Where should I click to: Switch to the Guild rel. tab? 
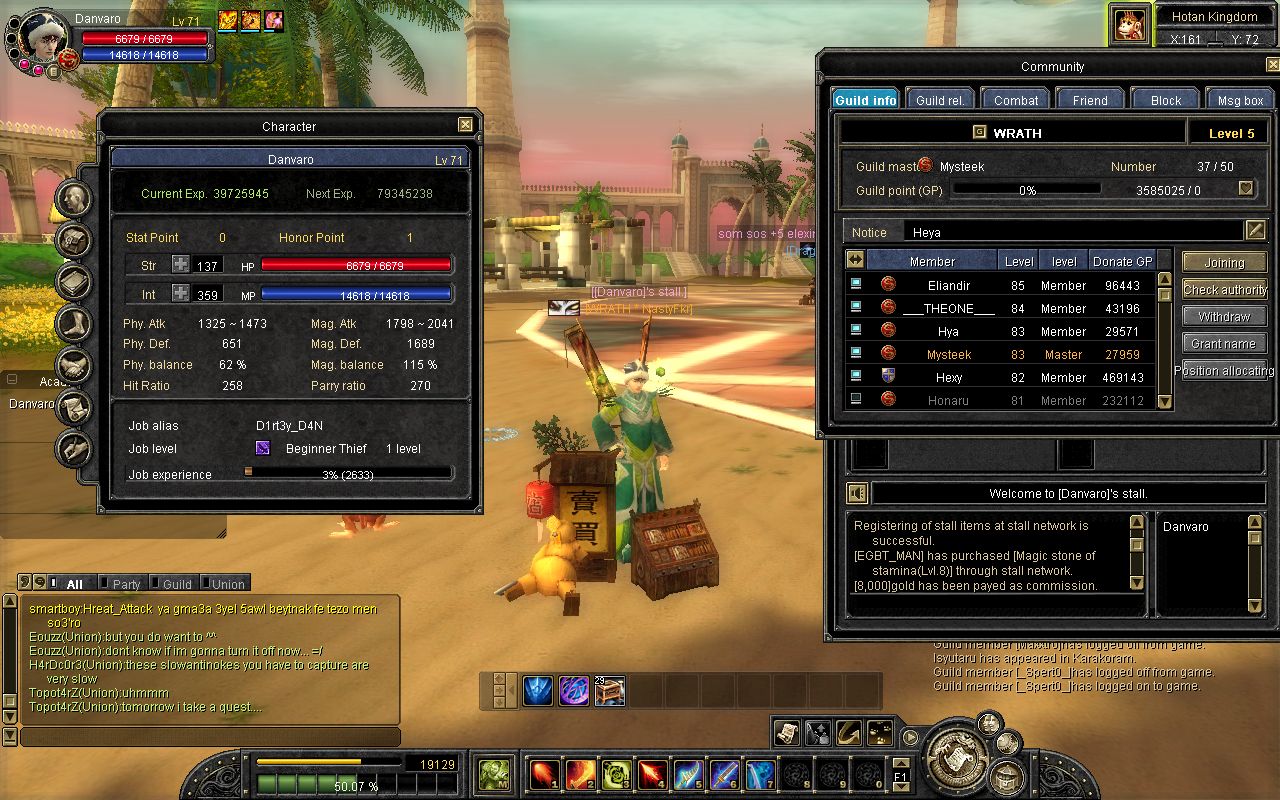[x=940, y=100]
